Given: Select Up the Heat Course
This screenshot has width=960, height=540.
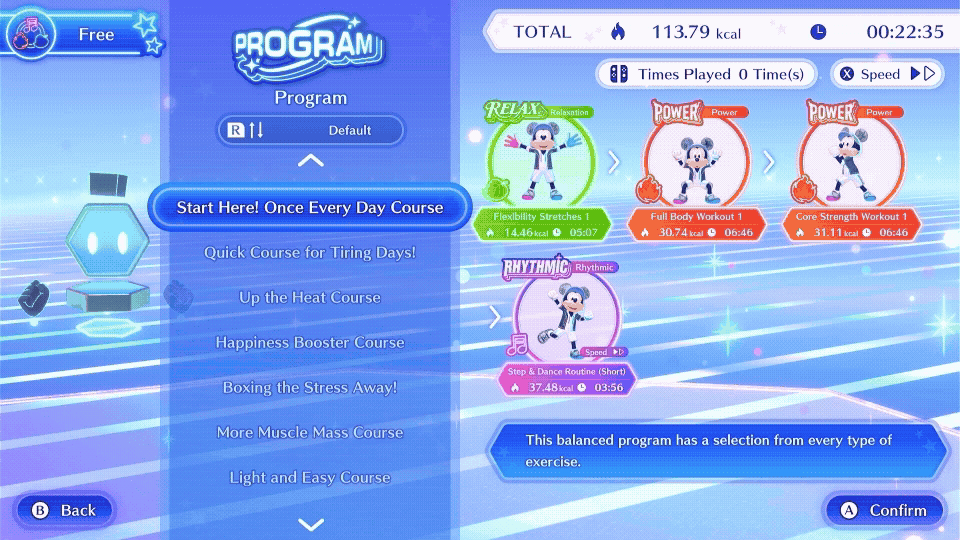Looking at the screenshot, I should click(x=310, y=298).
